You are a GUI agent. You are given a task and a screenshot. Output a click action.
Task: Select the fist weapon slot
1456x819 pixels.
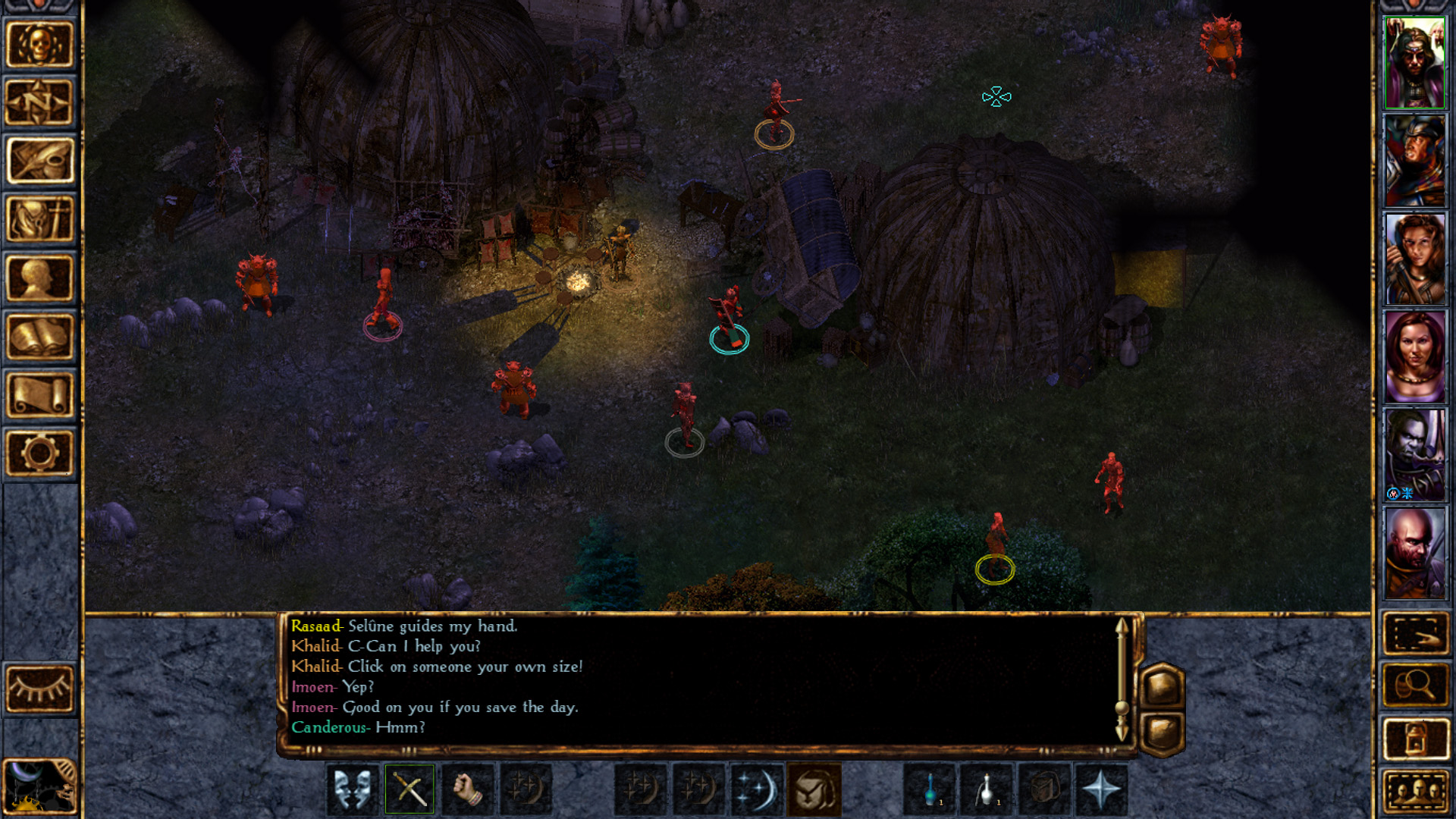tap(468, 789)
